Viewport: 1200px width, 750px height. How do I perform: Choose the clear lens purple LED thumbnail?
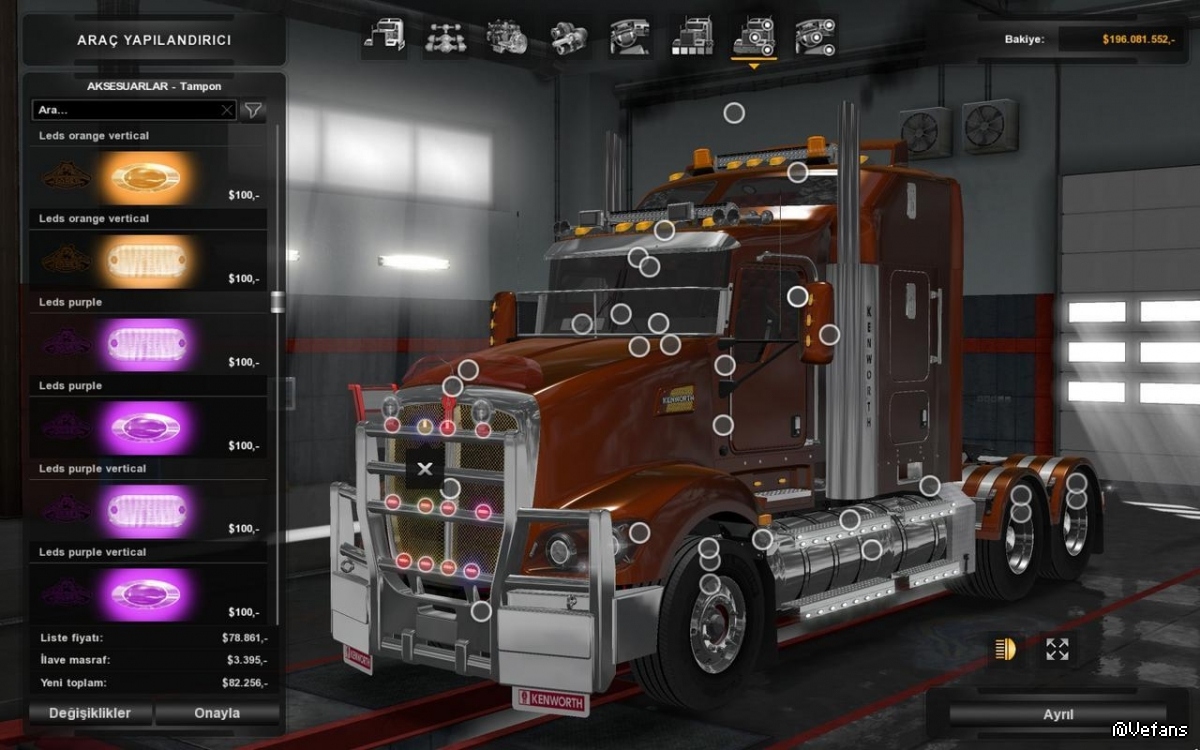(146, 345)
